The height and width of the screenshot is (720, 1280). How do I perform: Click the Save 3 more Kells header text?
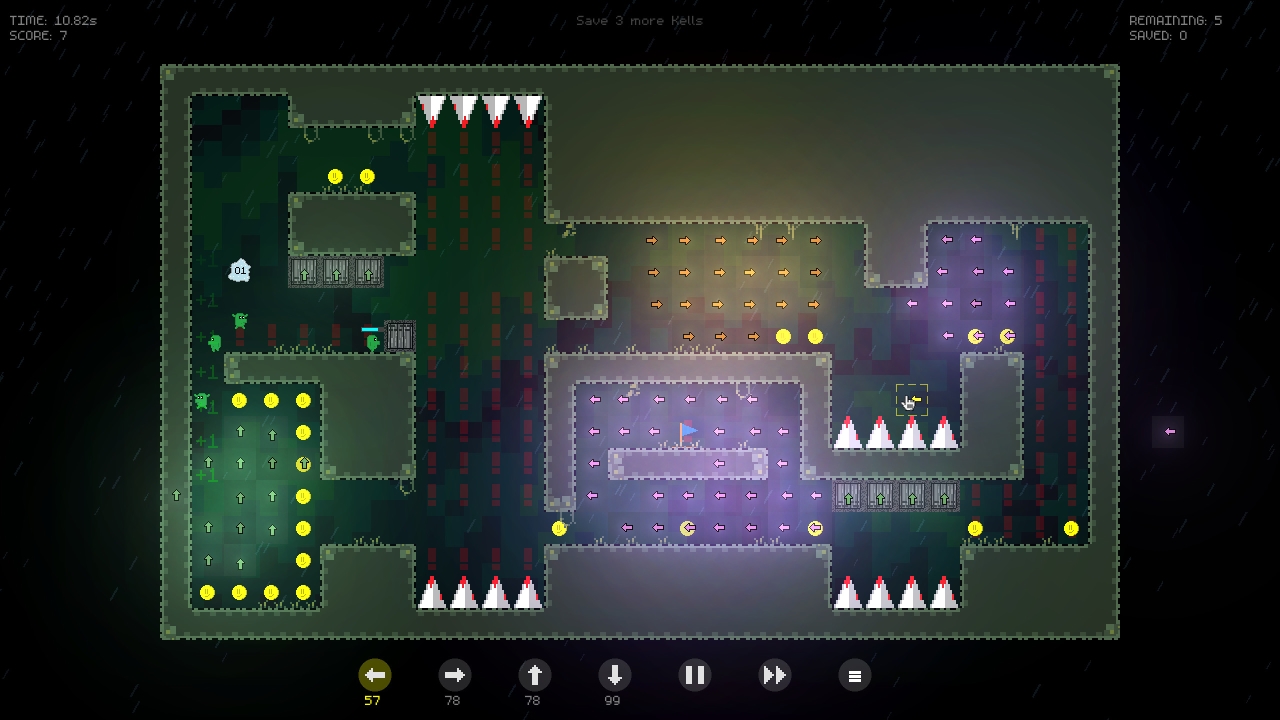[x=639, y=20]
